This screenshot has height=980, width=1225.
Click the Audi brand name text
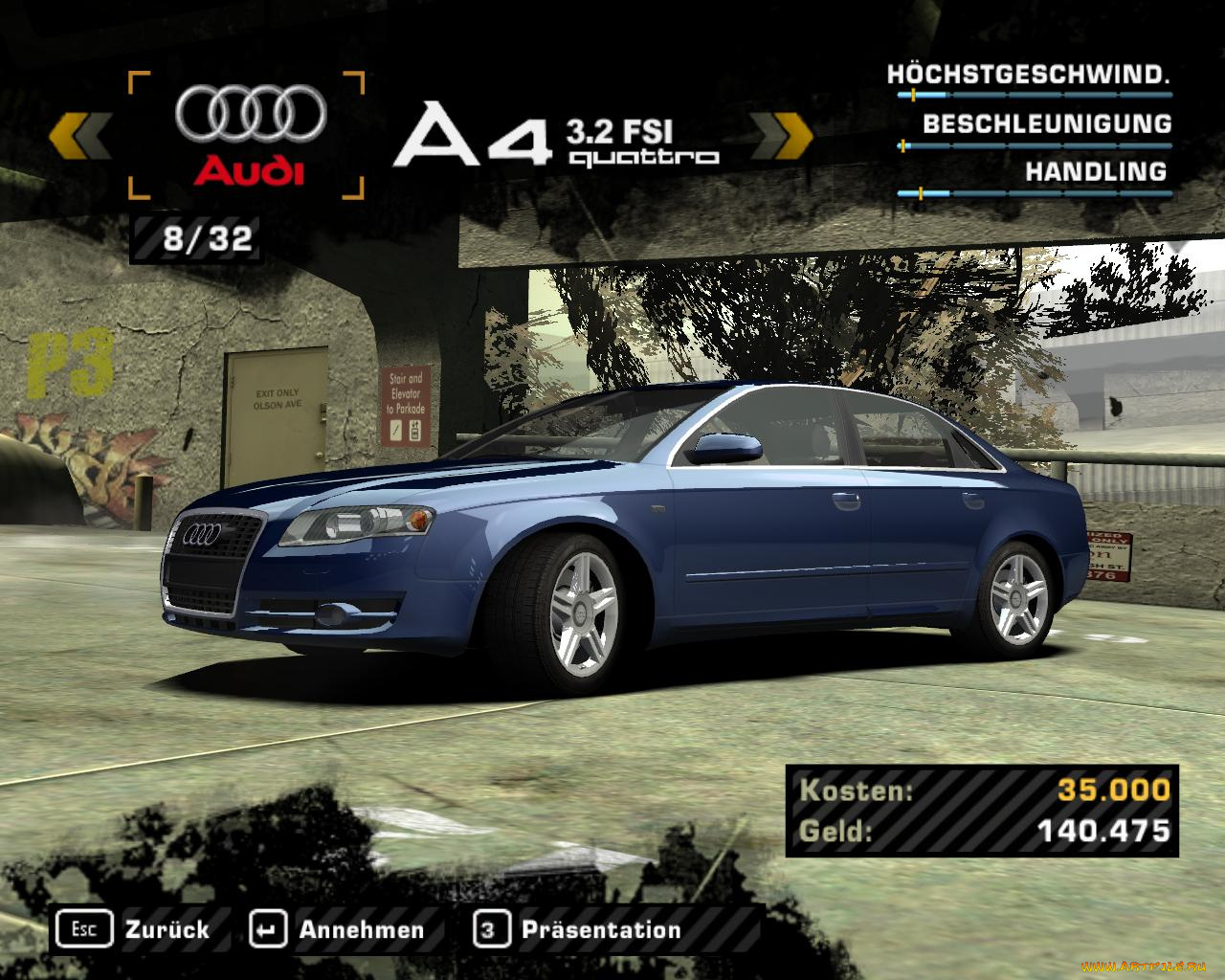(x=247, y=170)
